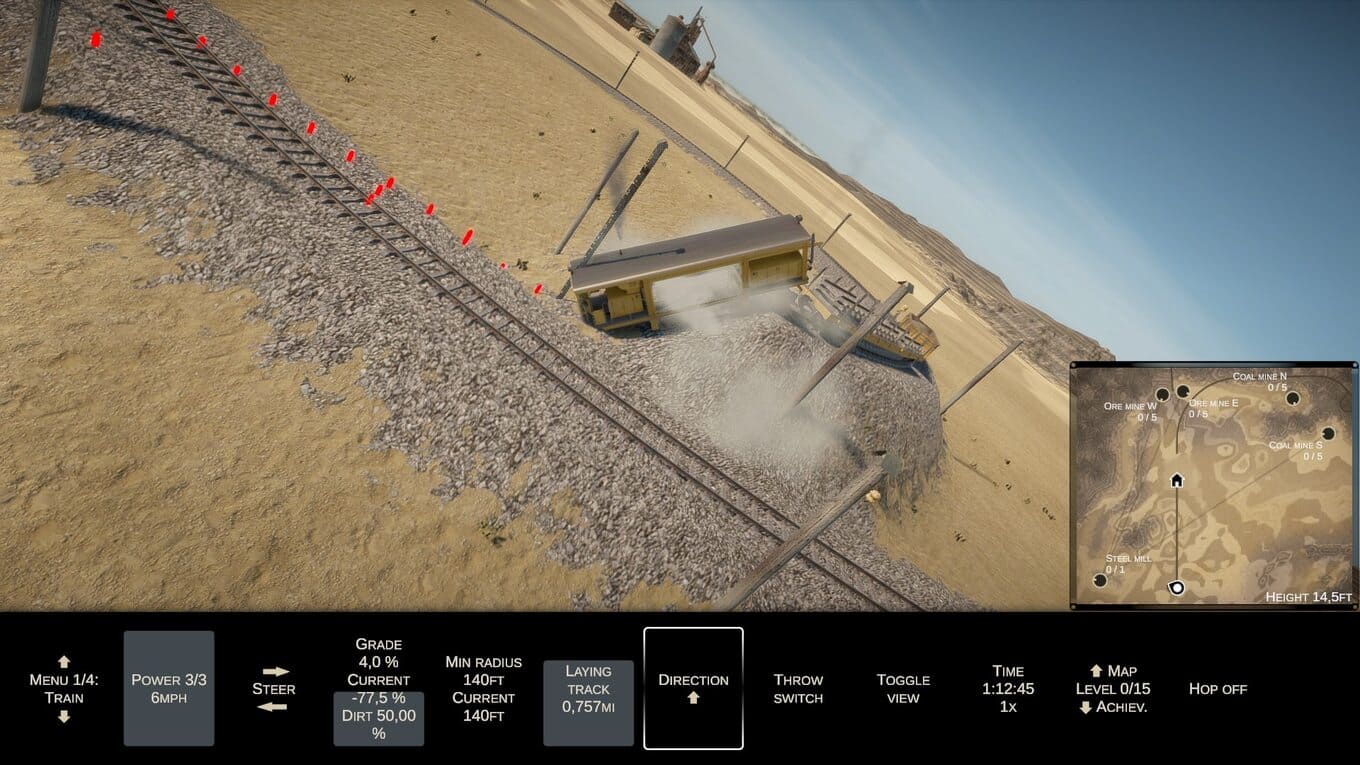Screen dimensions: 1360x765
Task: Activate Throw switch
Action: click(x=798, y=688)
